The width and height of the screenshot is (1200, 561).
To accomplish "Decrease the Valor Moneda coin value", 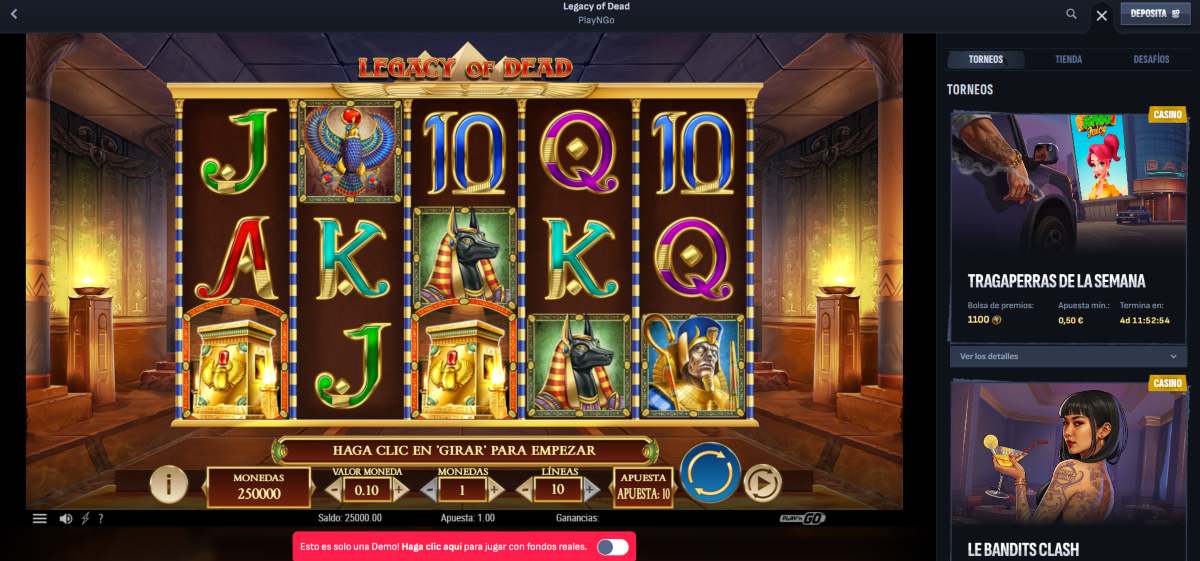I will point(333,490).
